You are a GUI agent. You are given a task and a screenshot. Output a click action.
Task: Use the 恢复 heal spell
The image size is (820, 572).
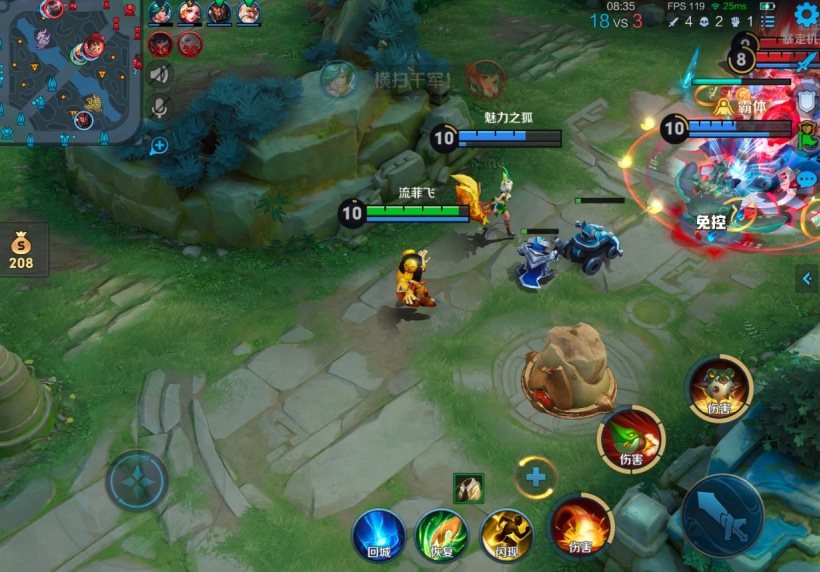(441, 535)
